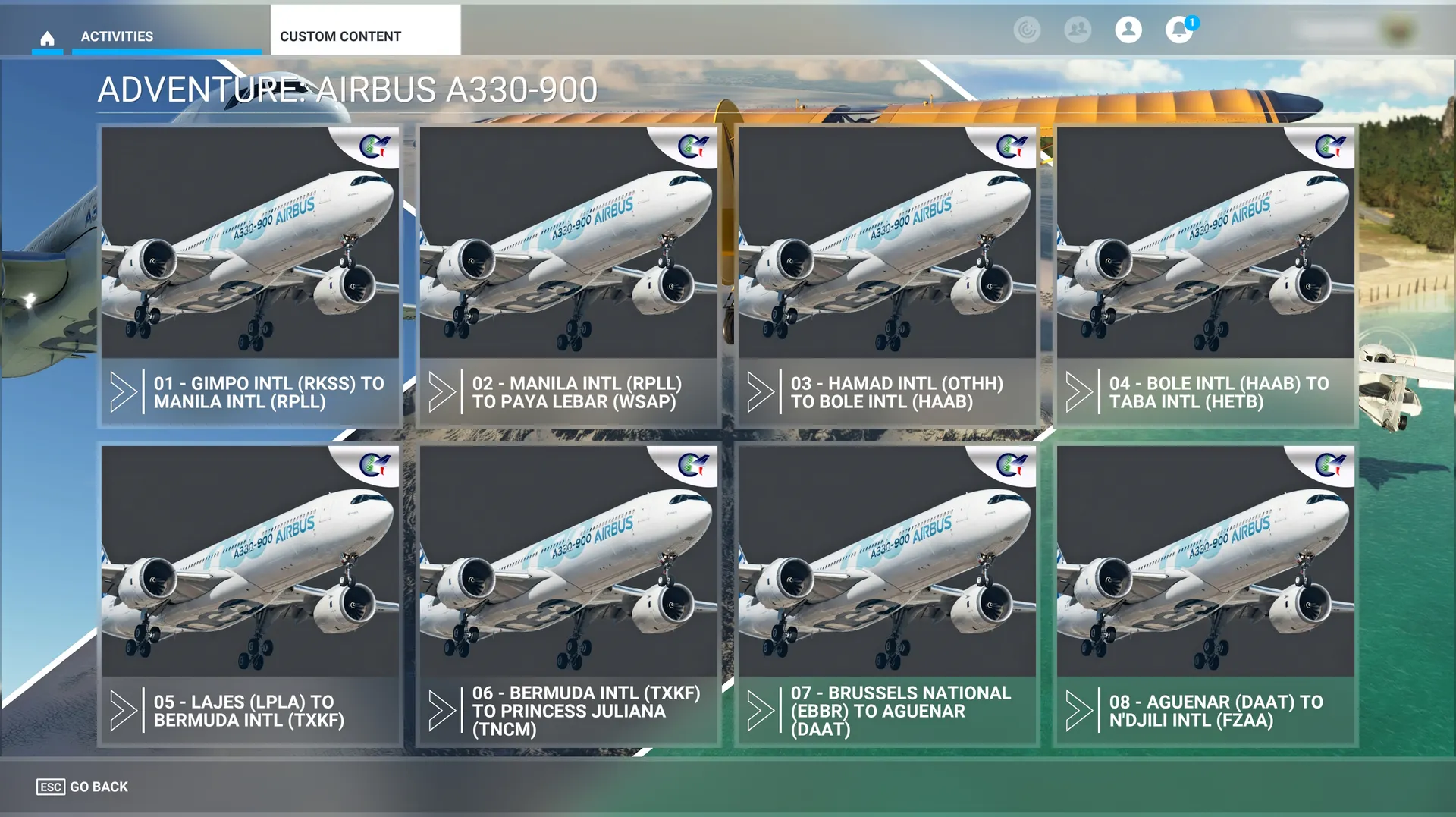This screenshot has width=1456, height=817.
Task: Start flight 03 Hamad Intl to Bole
Action: pos(887,276)
